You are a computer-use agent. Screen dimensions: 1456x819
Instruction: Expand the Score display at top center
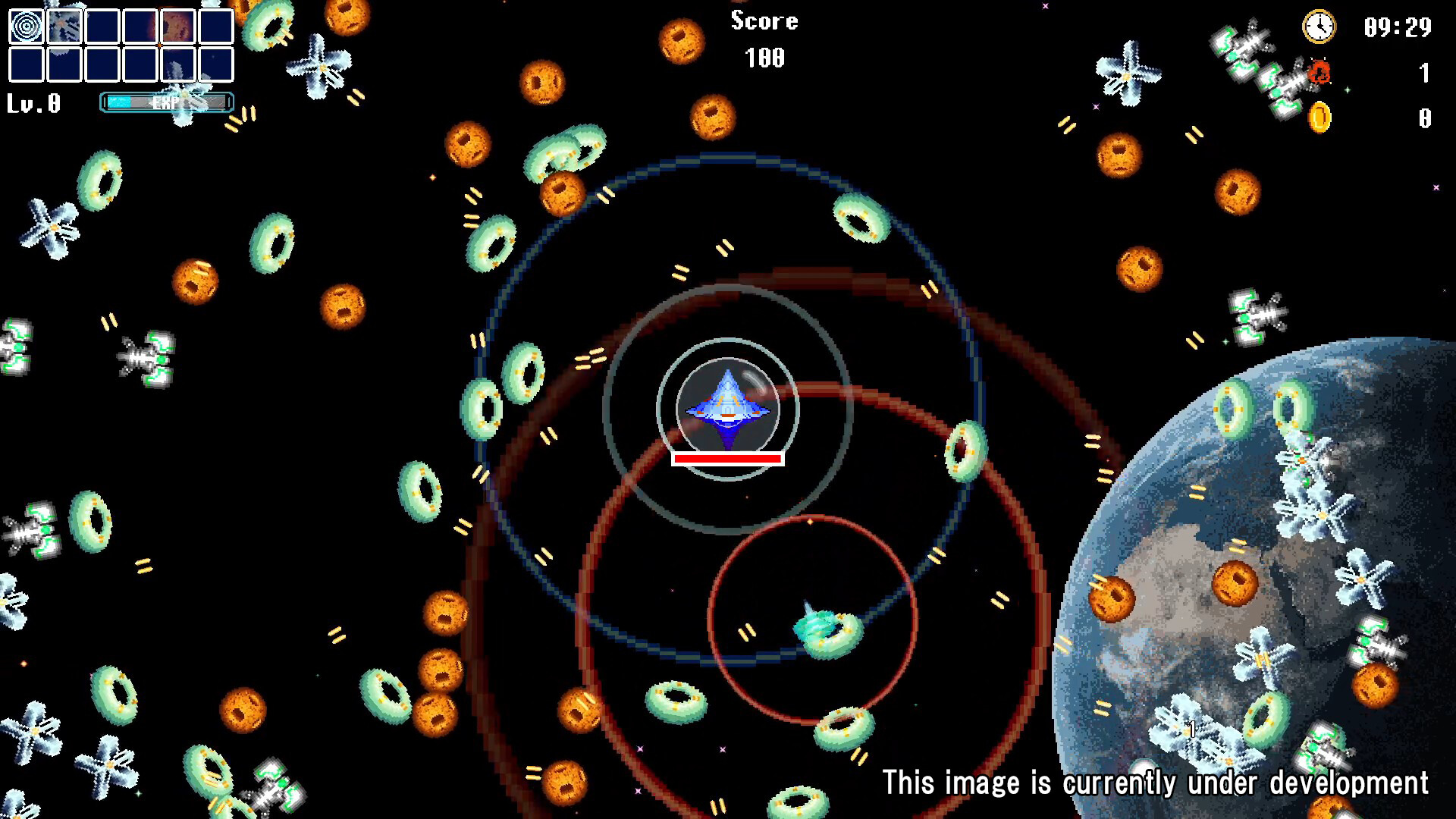click(x=763, y=21)
